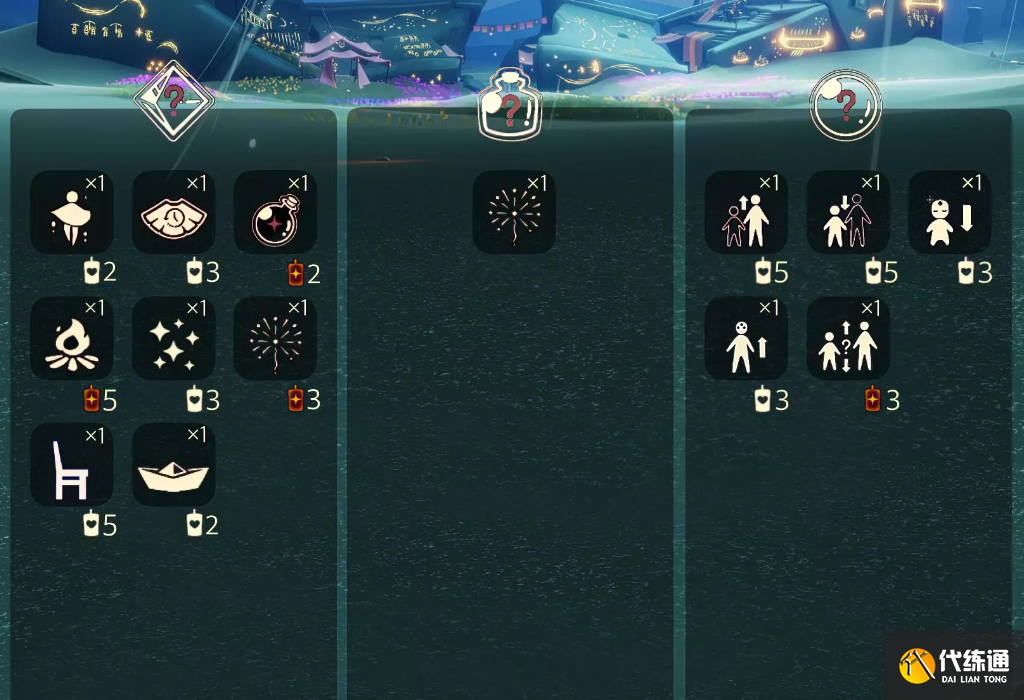Pick the single figure grow spell
The image size is (1024, 700).
(x=746, y=338)
